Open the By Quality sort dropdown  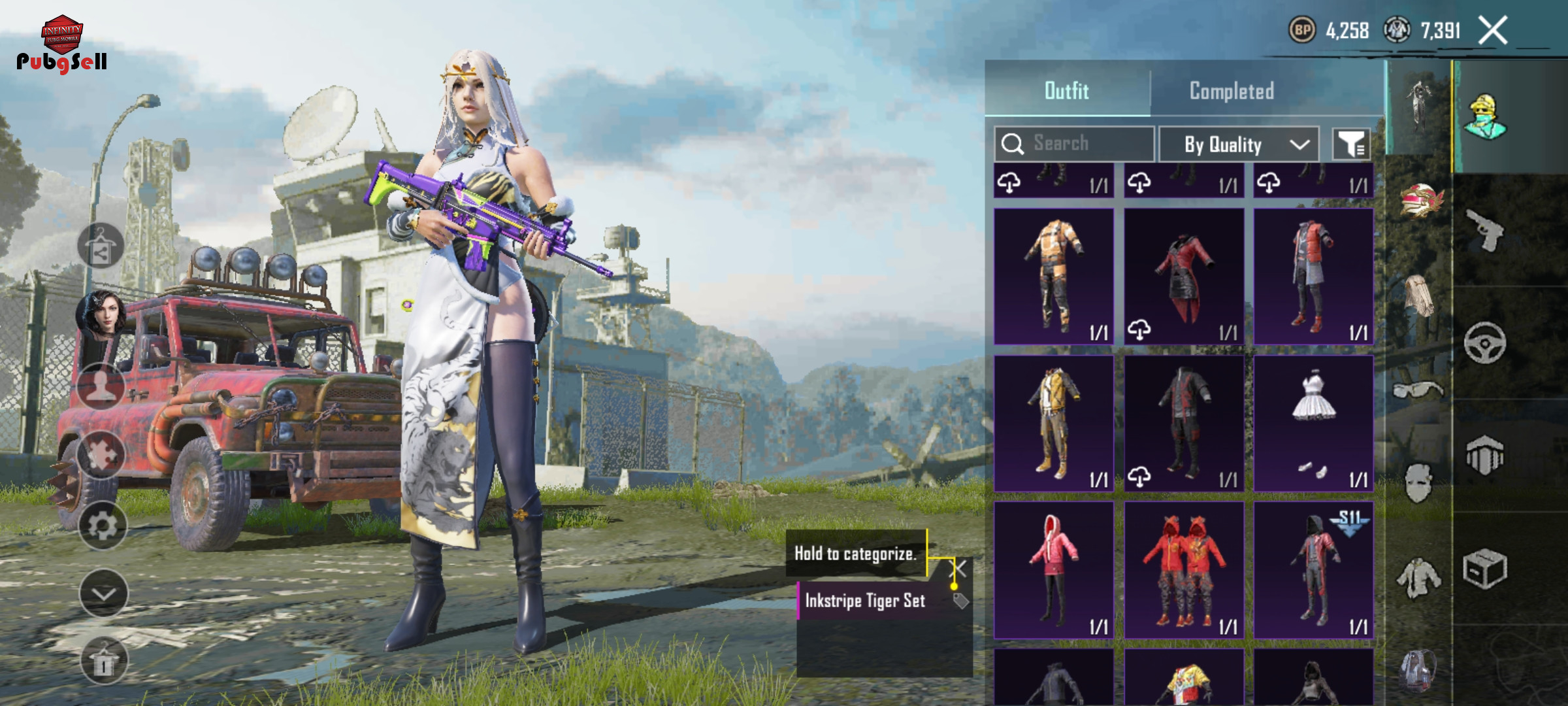[1239, 144]
